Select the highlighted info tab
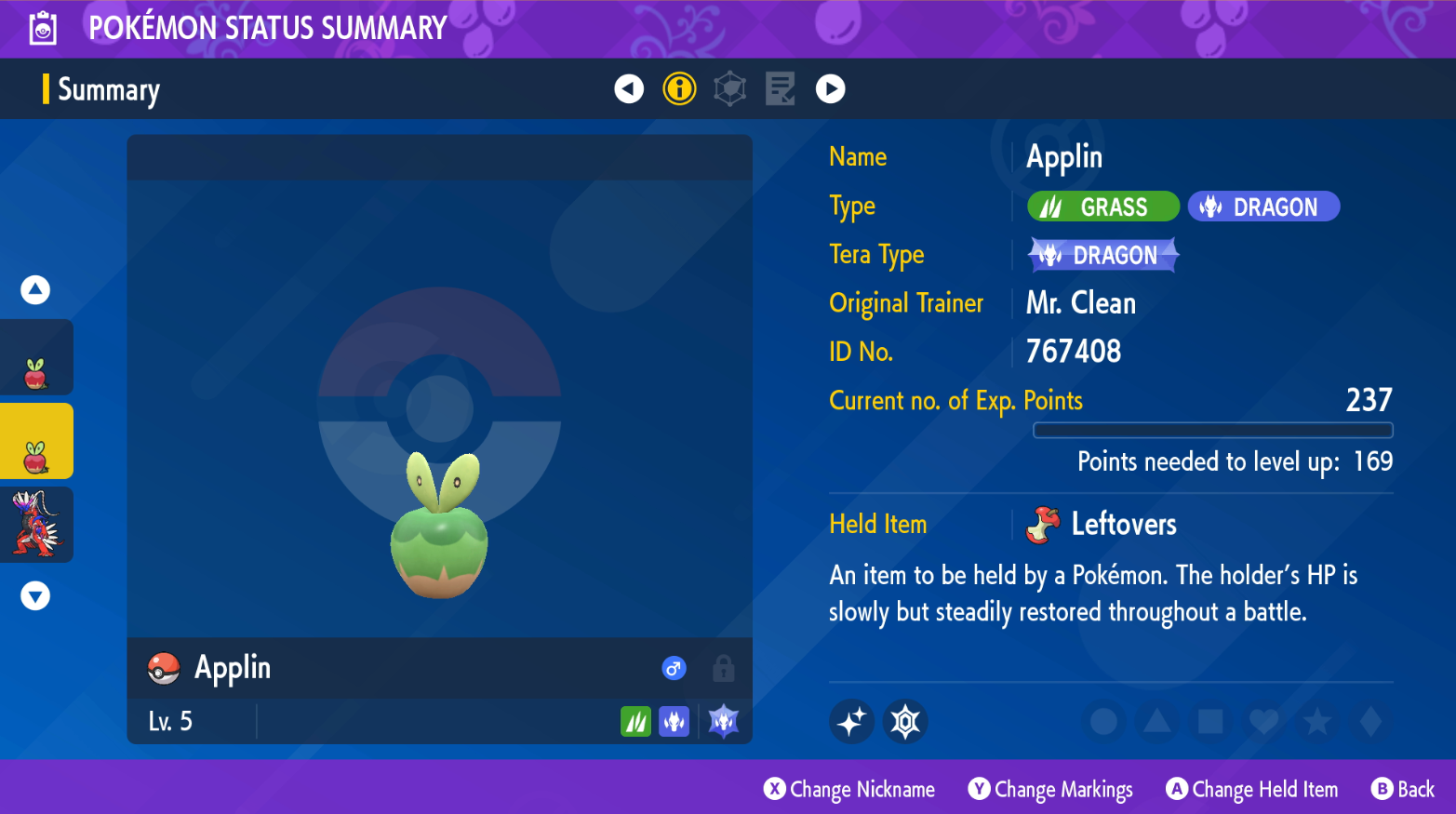The width and height of the screenshot is (1456, 814). pos(679,88)
